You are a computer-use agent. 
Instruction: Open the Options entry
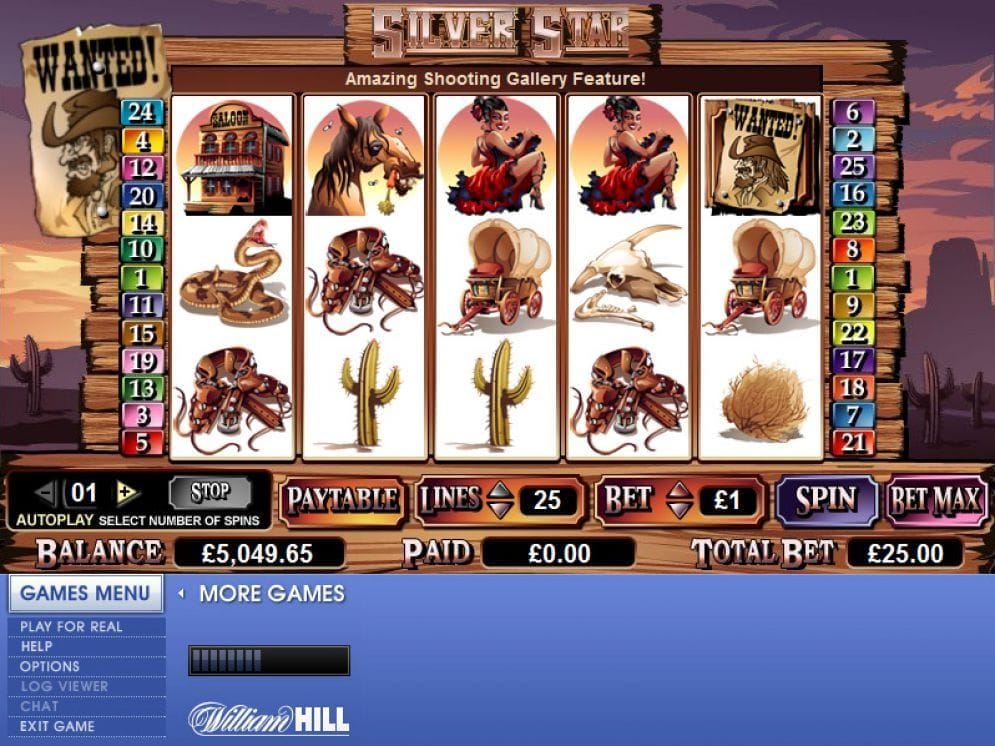50,666
